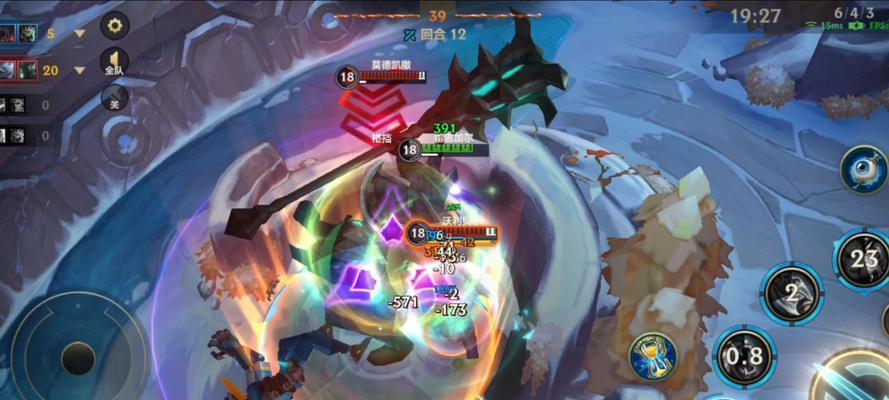889x400 pixels.
Task: Expand the blue team score dropdown arrow
Action: pyautogui.click(x=80, y=33)
